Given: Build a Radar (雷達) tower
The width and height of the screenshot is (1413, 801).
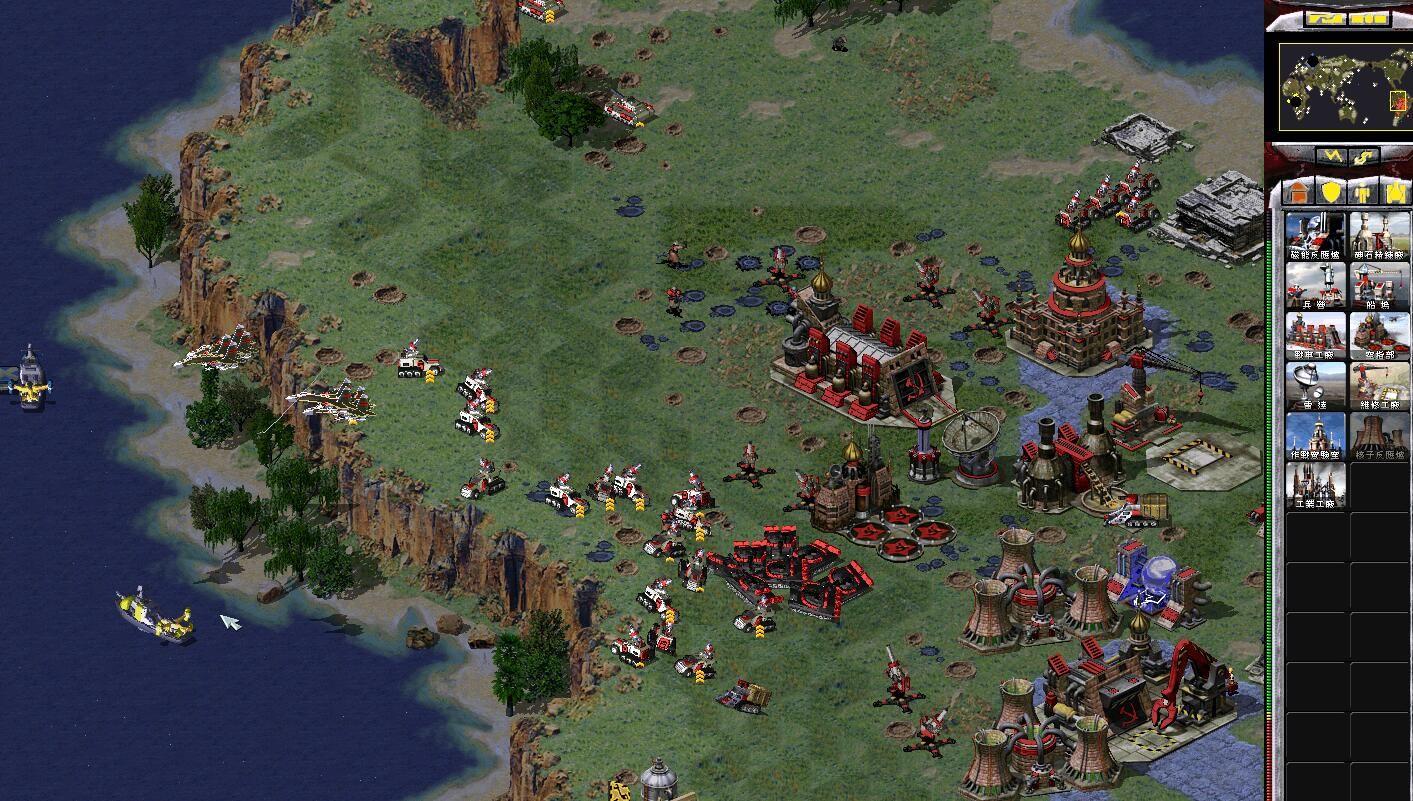Looking at the screenshot, I should [x=1315, y=385].
